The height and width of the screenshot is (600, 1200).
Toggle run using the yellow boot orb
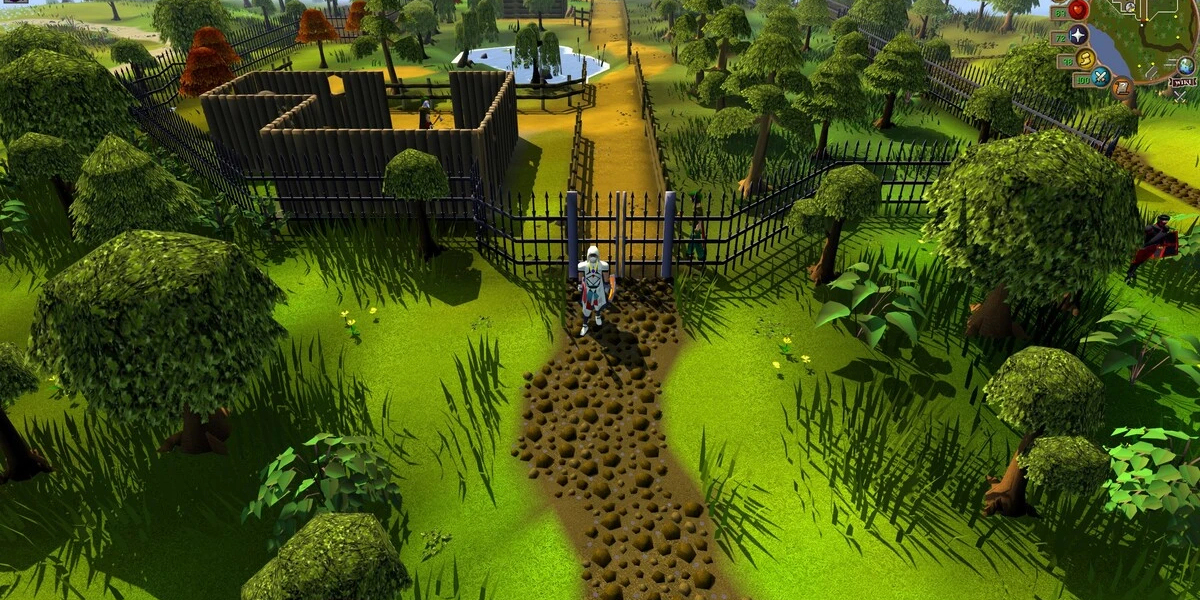(x=1085, y=60)
